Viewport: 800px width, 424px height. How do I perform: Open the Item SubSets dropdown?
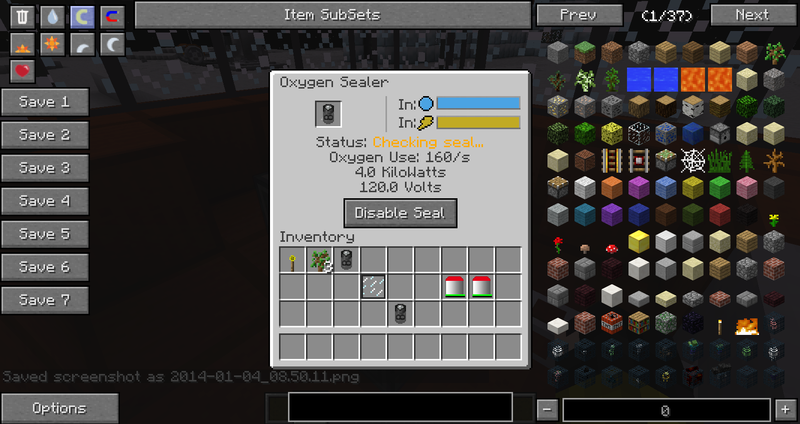[332, 15]
